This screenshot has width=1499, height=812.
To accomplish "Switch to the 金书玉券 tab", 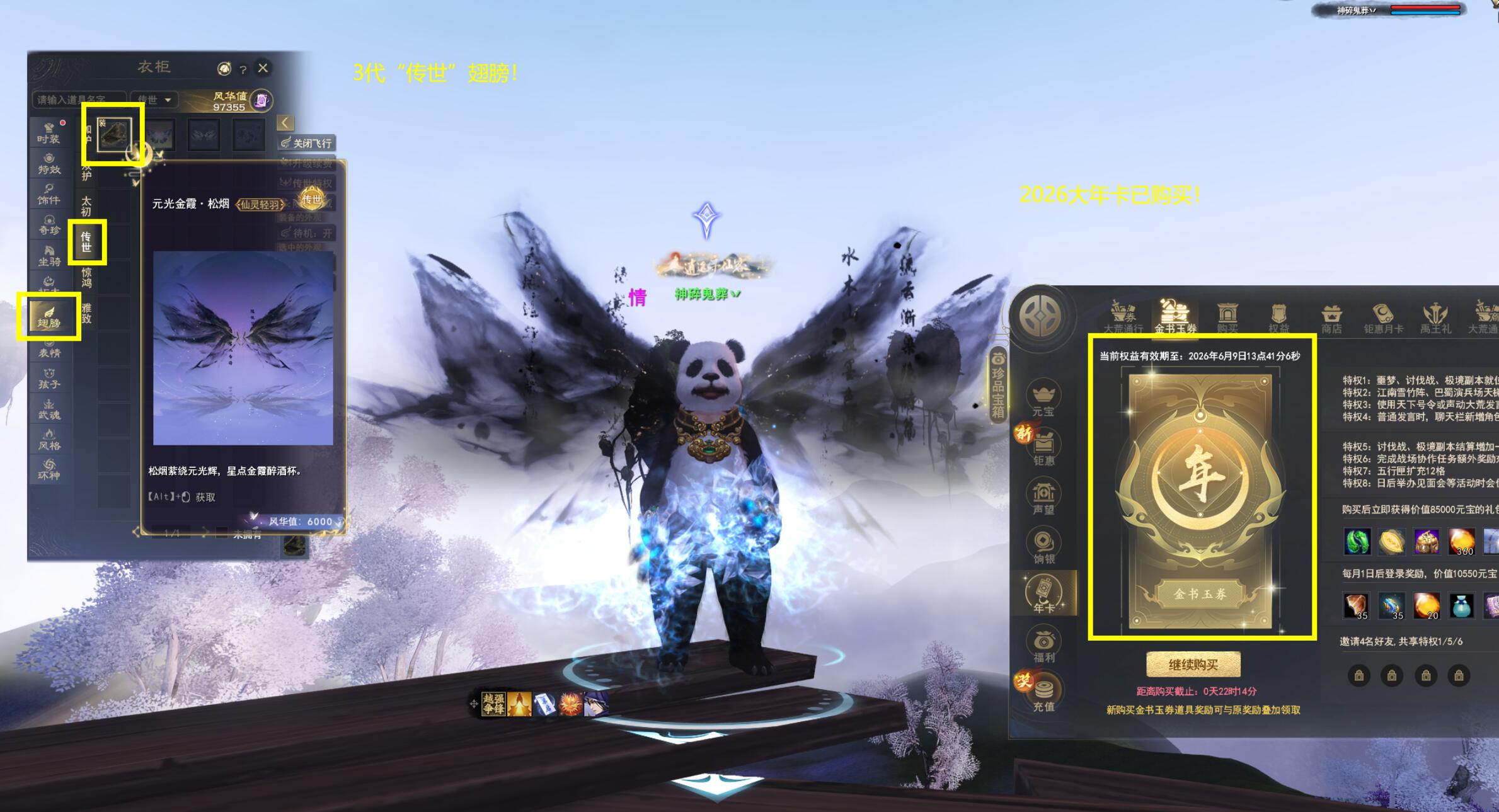I will point(1175,316).
